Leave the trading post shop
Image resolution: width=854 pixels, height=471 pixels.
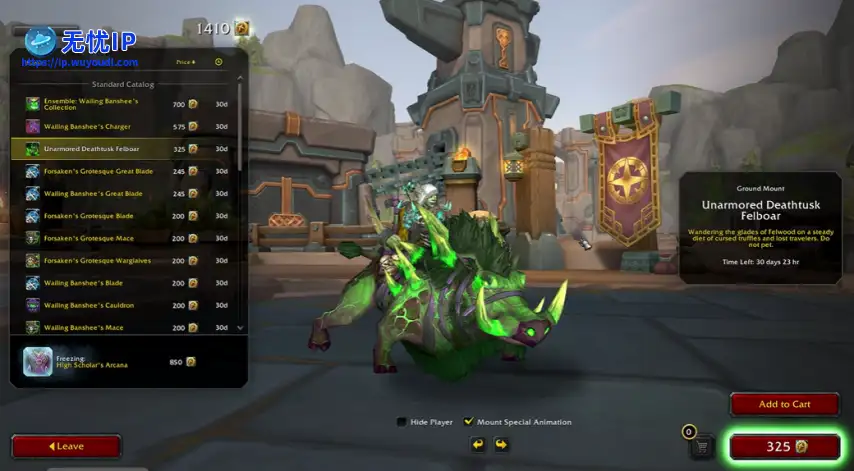[x=66, y=446]
